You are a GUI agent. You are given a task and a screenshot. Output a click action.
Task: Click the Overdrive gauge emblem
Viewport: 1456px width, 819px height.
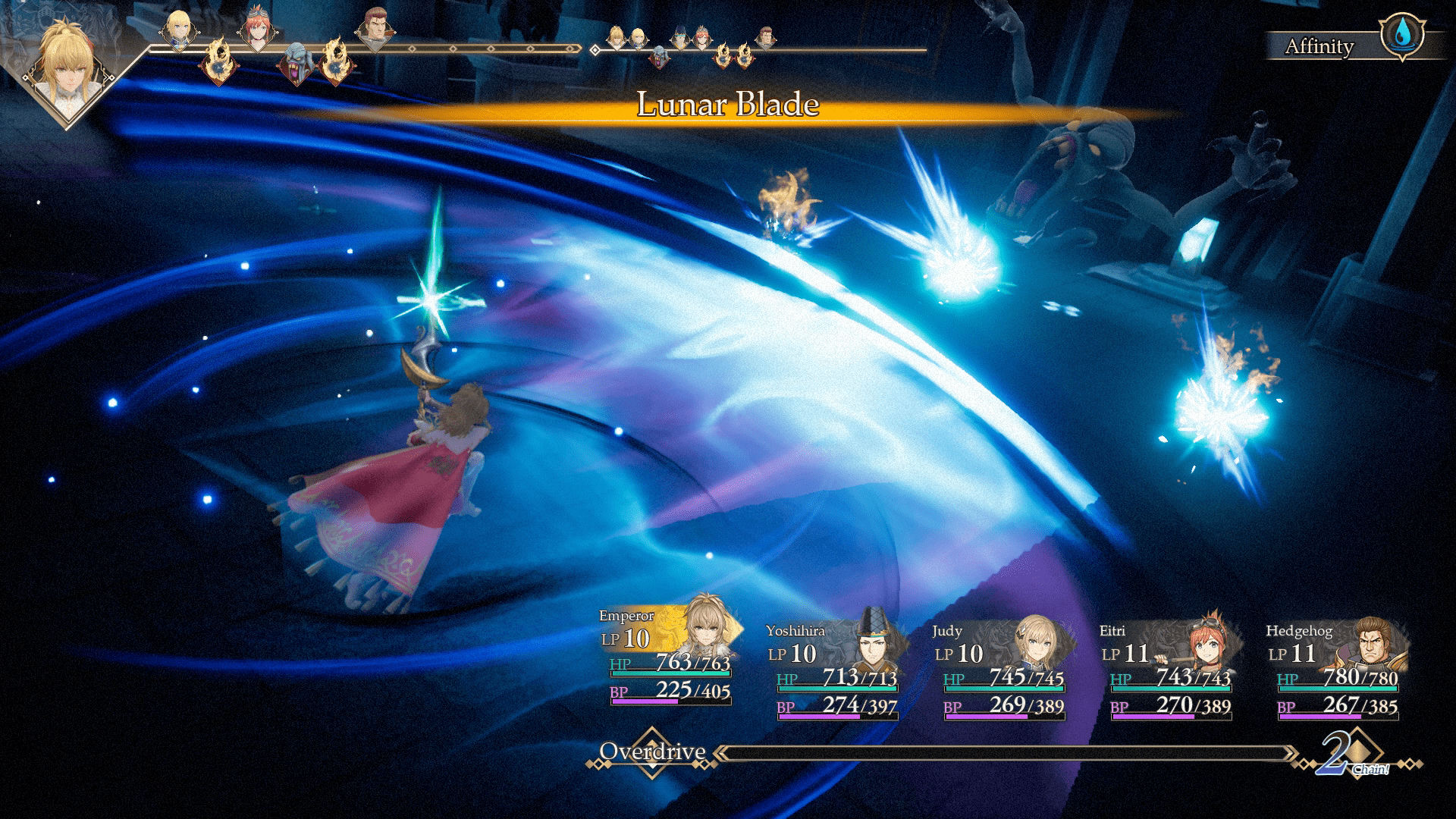(652, 753)
